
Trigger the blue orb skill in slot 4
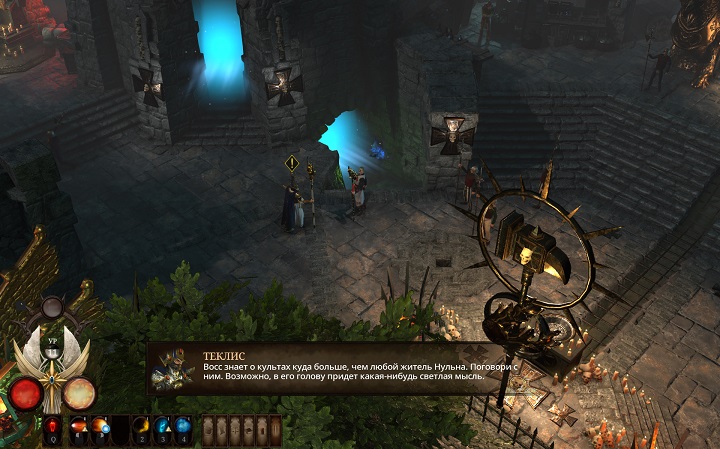coord(184,430)
